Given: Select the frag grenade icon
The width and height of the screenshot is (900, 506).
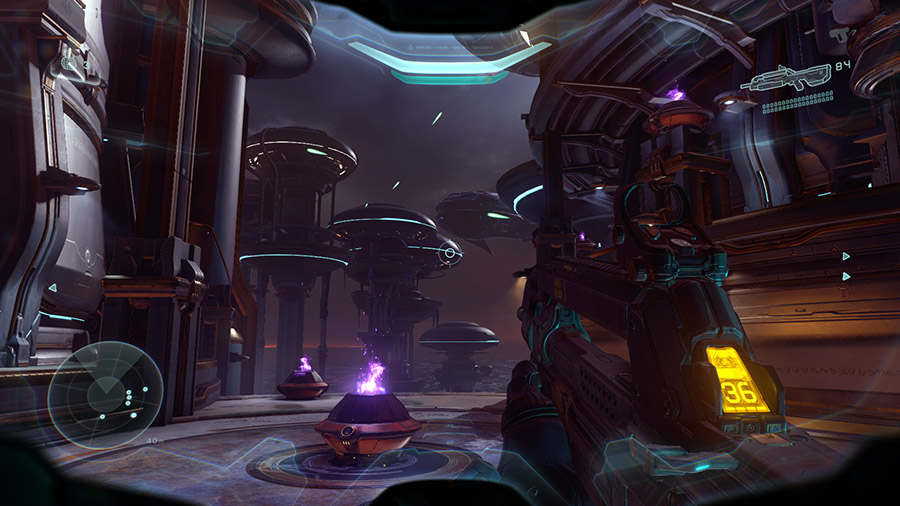Looking at the screenshot, I should point(69,60).
